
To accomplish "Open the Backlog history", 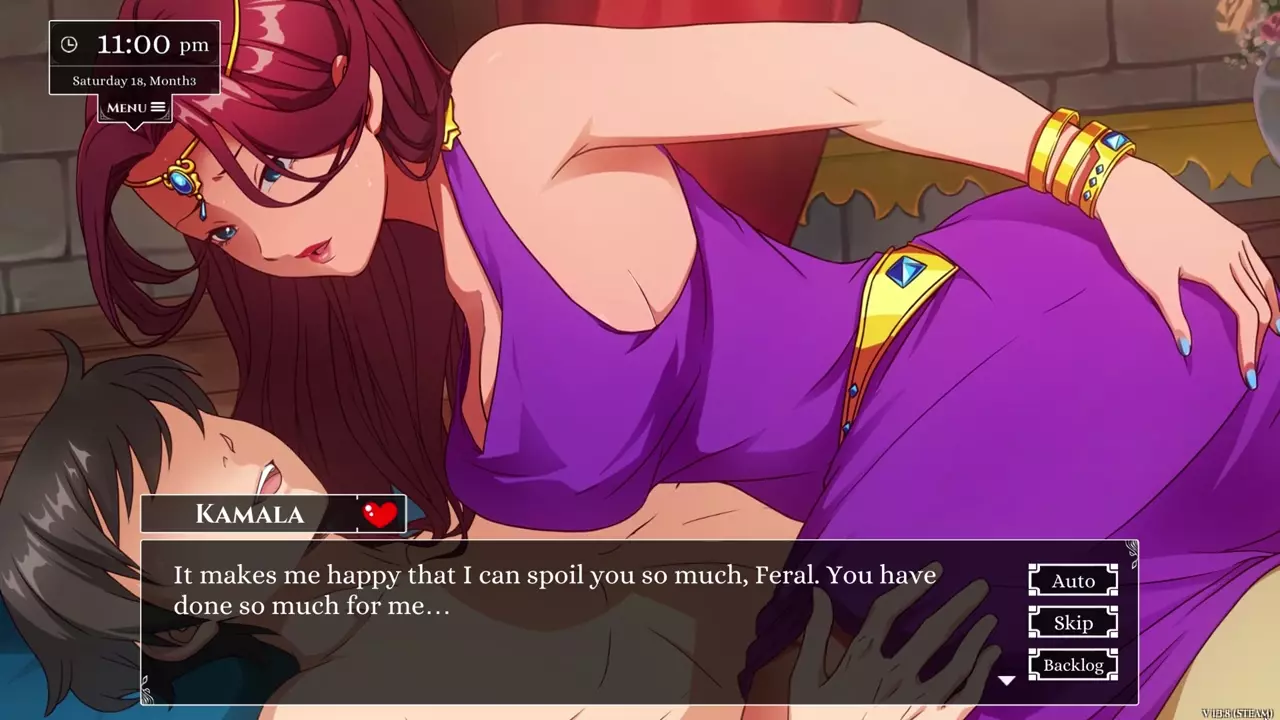I will (x=1073, y=665).
